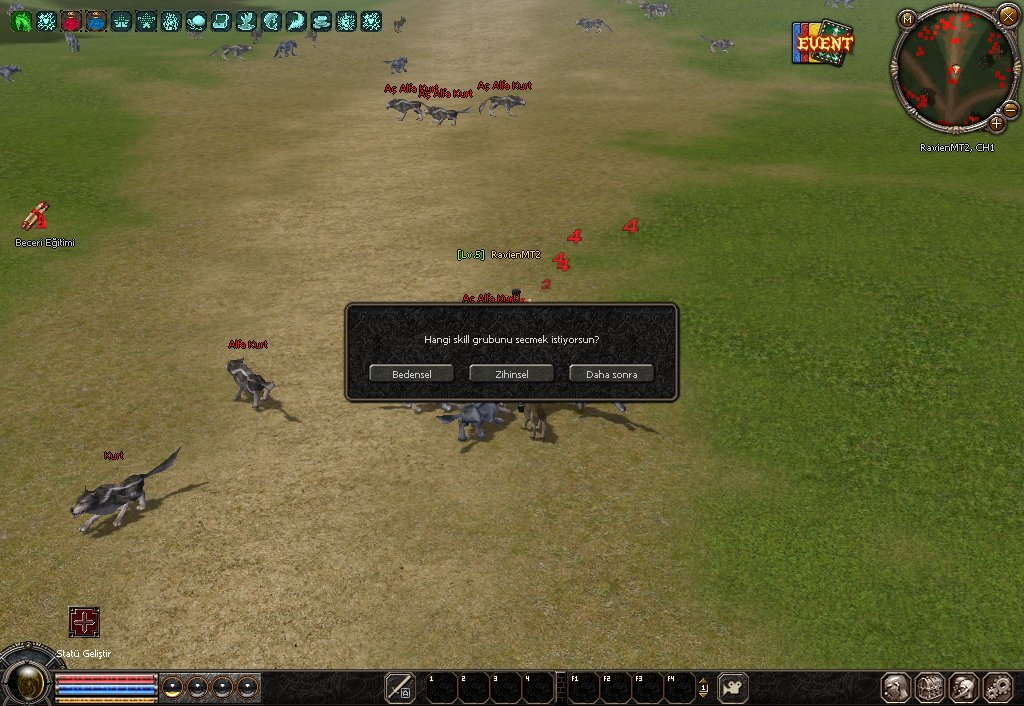This screenshot has height=706, width=1024.
Task: Click the sword attack icon on the hotbar
Action: (x=400, y=687)
